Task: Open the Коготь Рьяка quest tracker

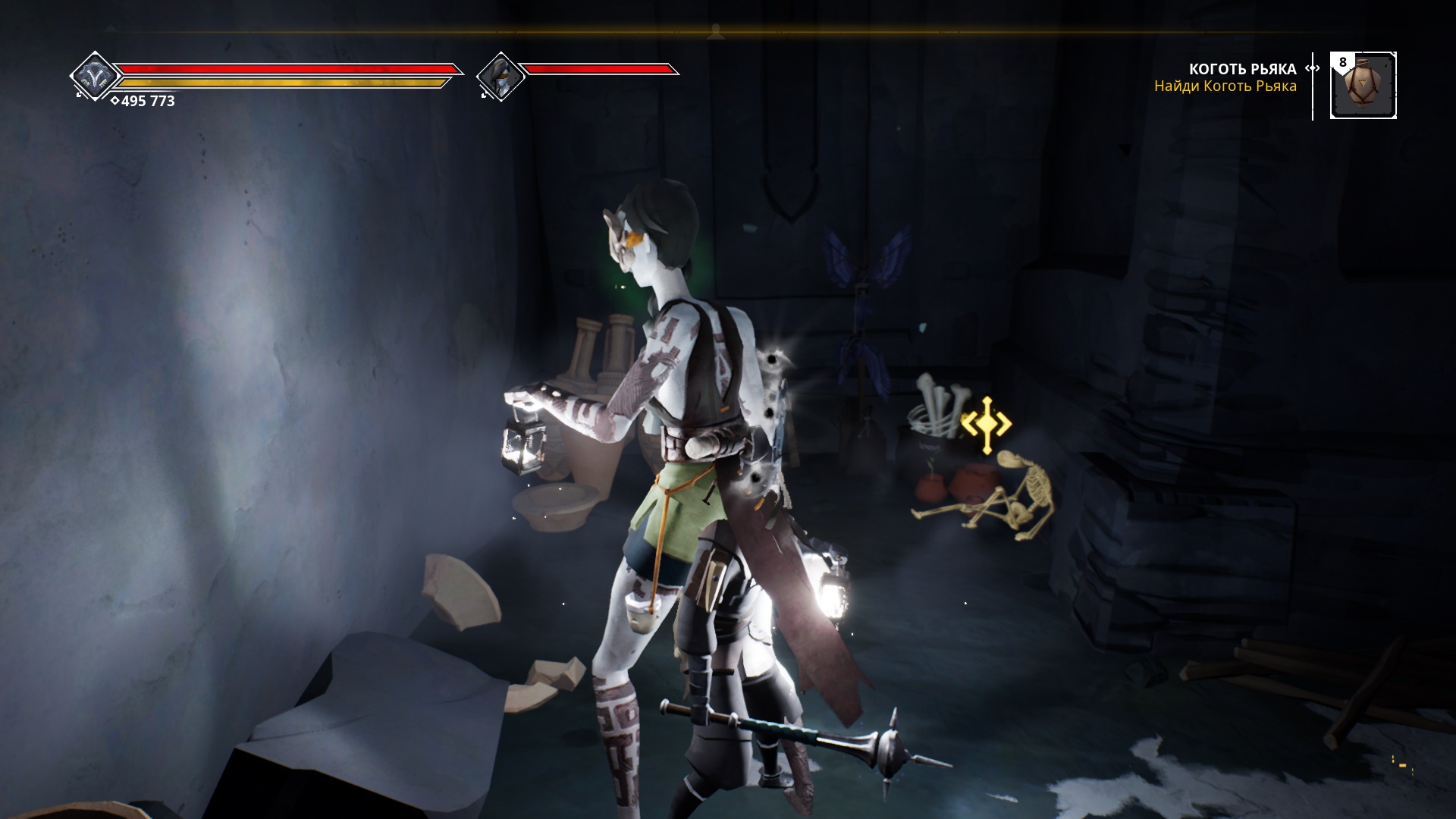Action: (1241, 70)
